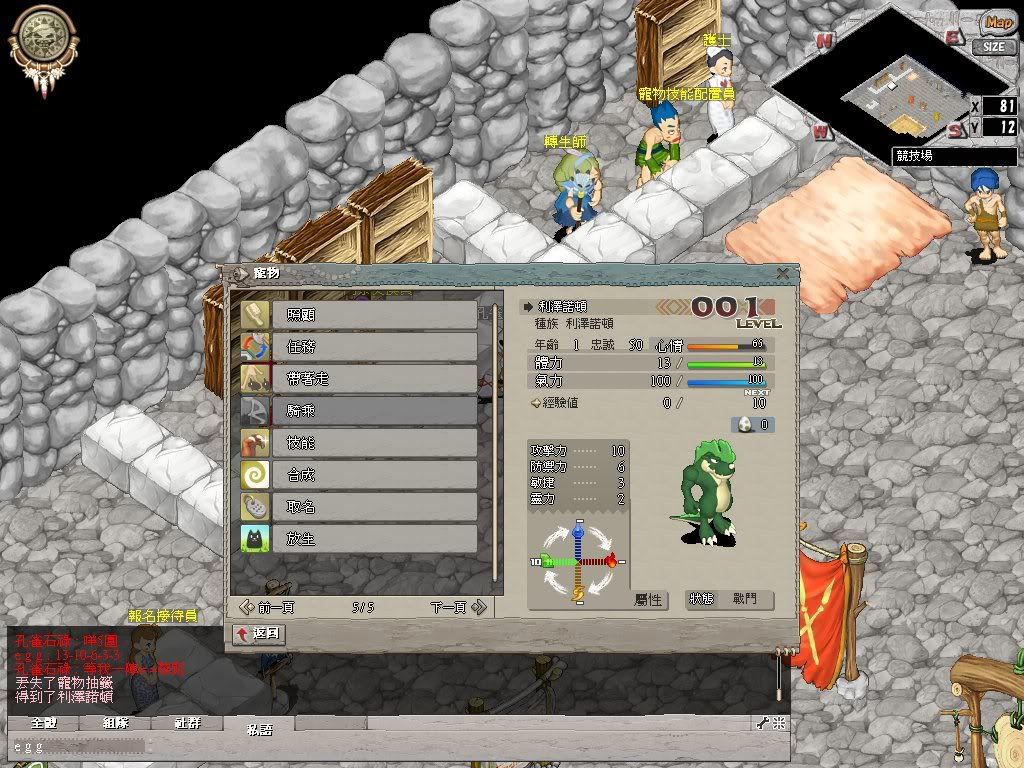Choose the 合成 (synthesis) pet option
1024x768 pixels.
(x=358, y=475)
